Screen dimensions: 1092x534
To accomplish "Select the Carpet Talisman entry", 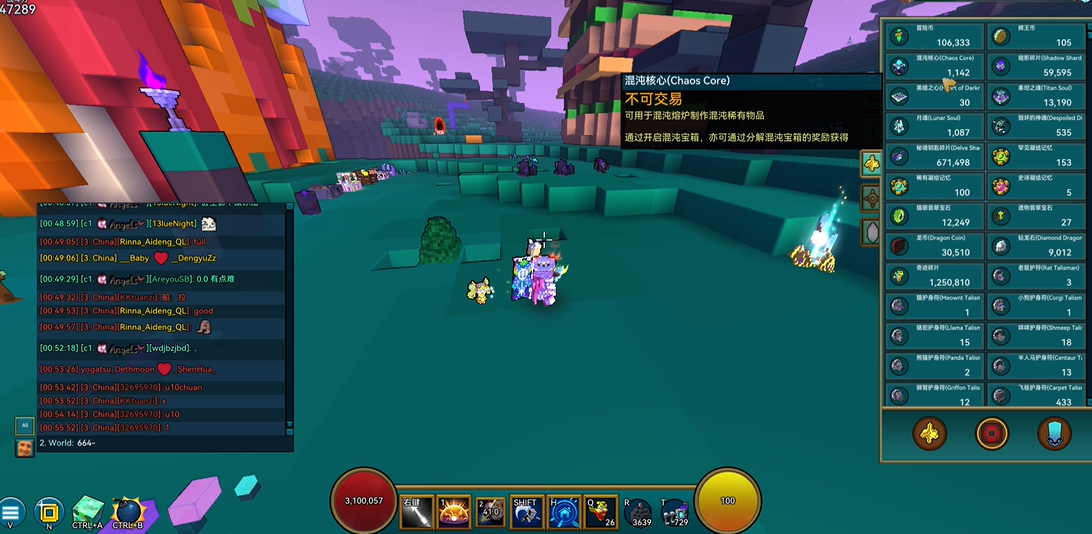I will pyautogui.click(x=1037, y=394).
